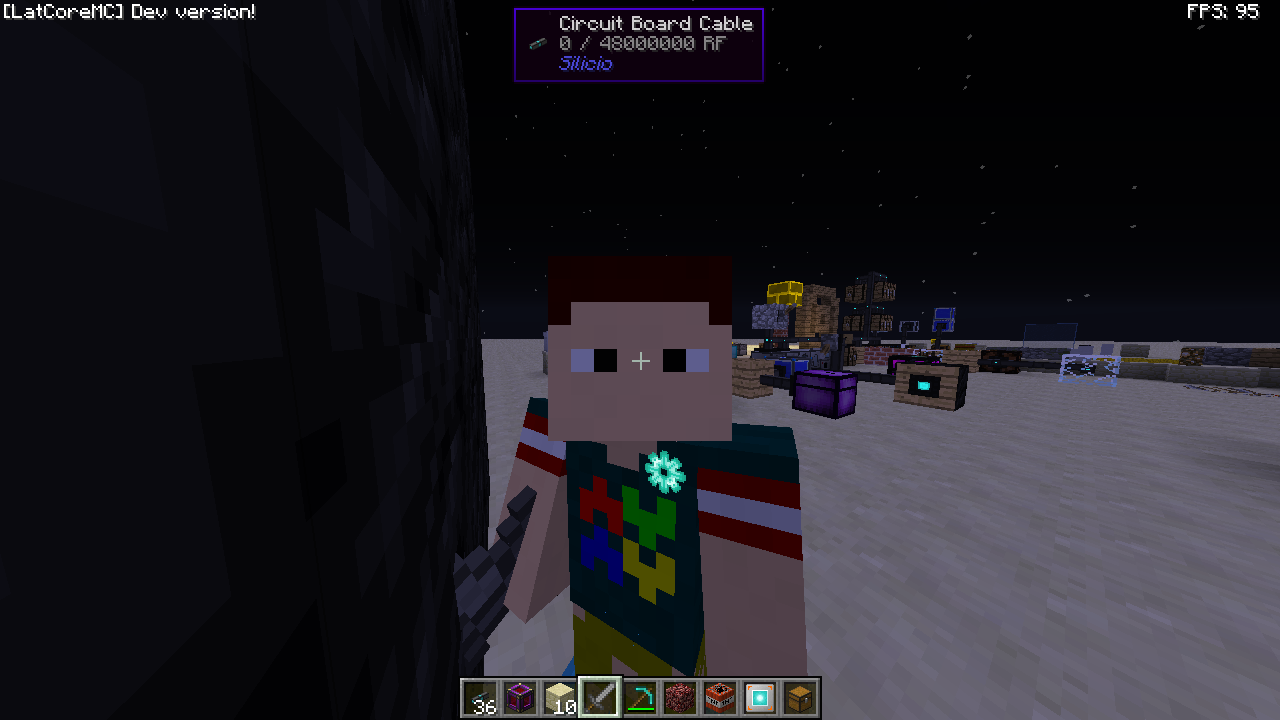Viewport: 1280px width, 720px height.
Task: Choose the TNT block in the hotbar
Action: click(720, 697)
